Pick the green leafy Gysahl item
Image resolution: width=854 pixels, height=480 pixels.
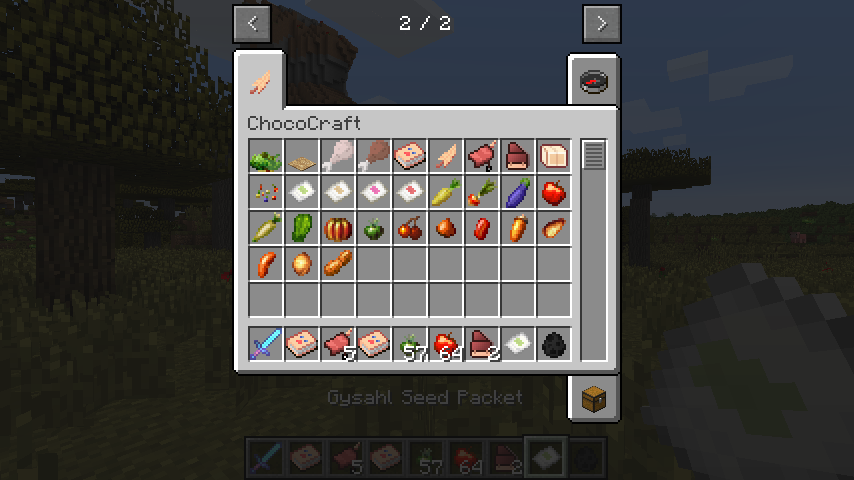click(265, 157)
